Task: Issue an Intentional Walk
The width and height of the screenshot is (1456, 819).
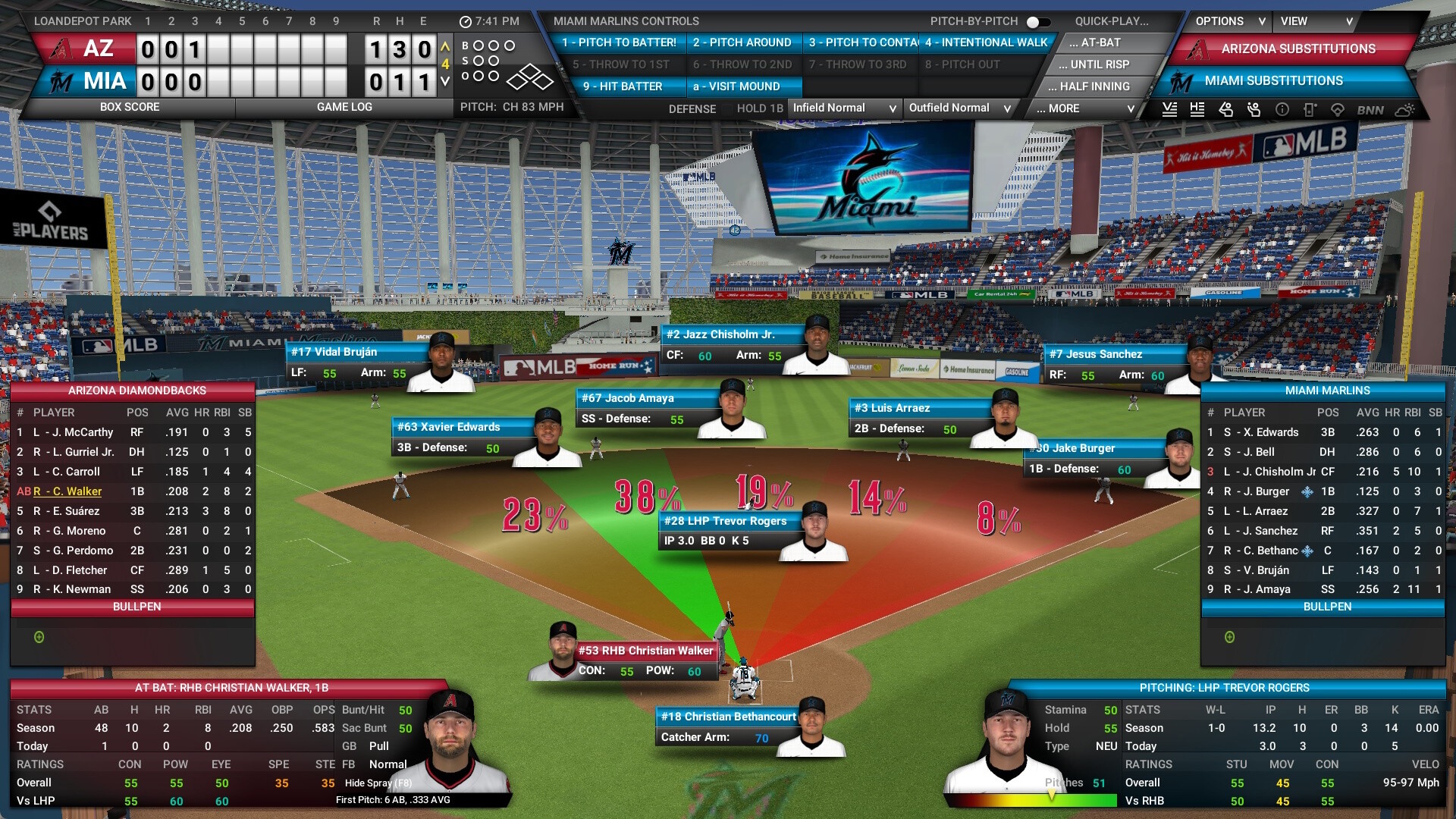Action: point(986,42)
